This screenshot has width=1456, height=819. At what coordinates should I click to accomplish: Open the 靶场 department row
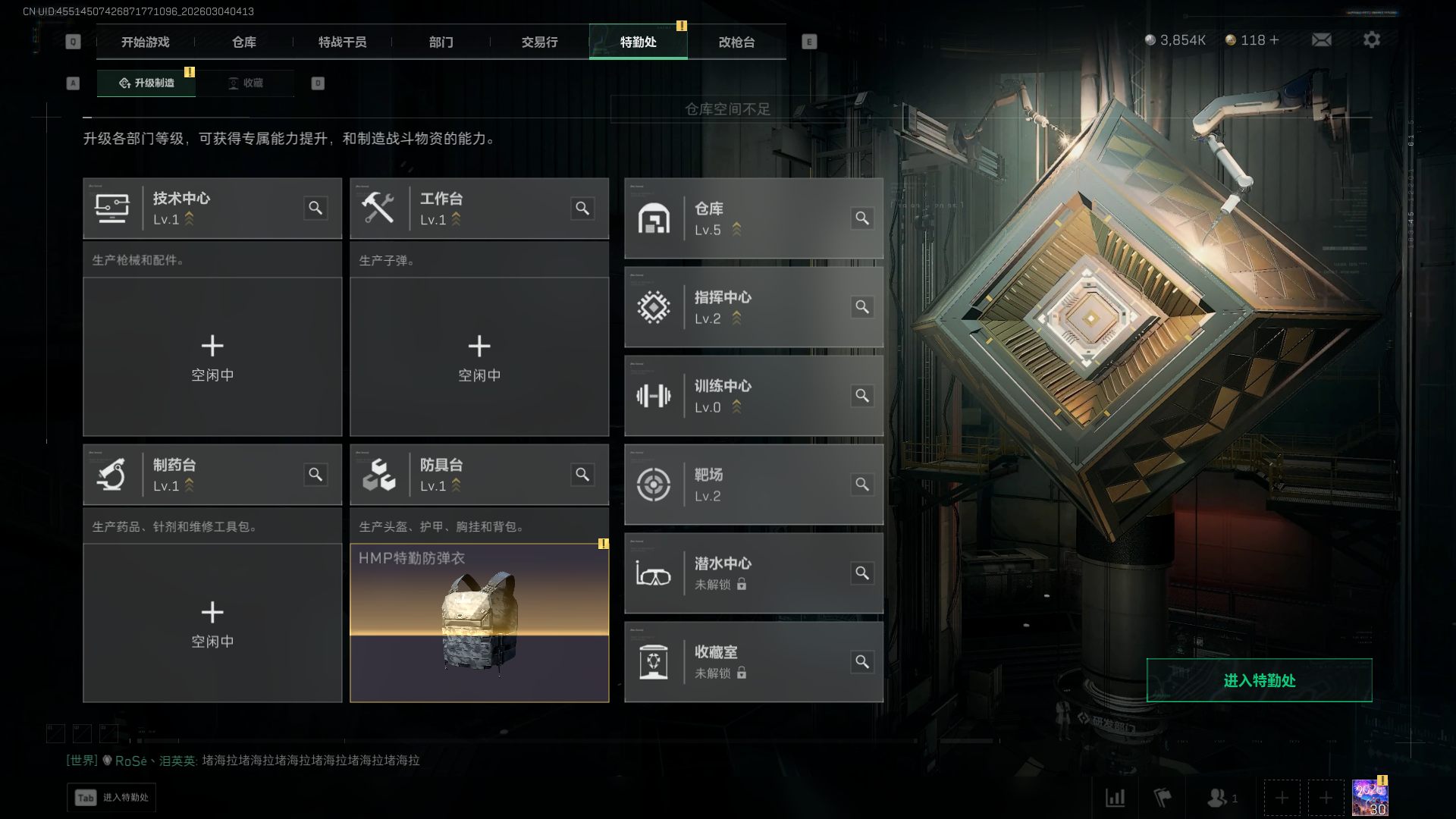(x=753, y=485)
